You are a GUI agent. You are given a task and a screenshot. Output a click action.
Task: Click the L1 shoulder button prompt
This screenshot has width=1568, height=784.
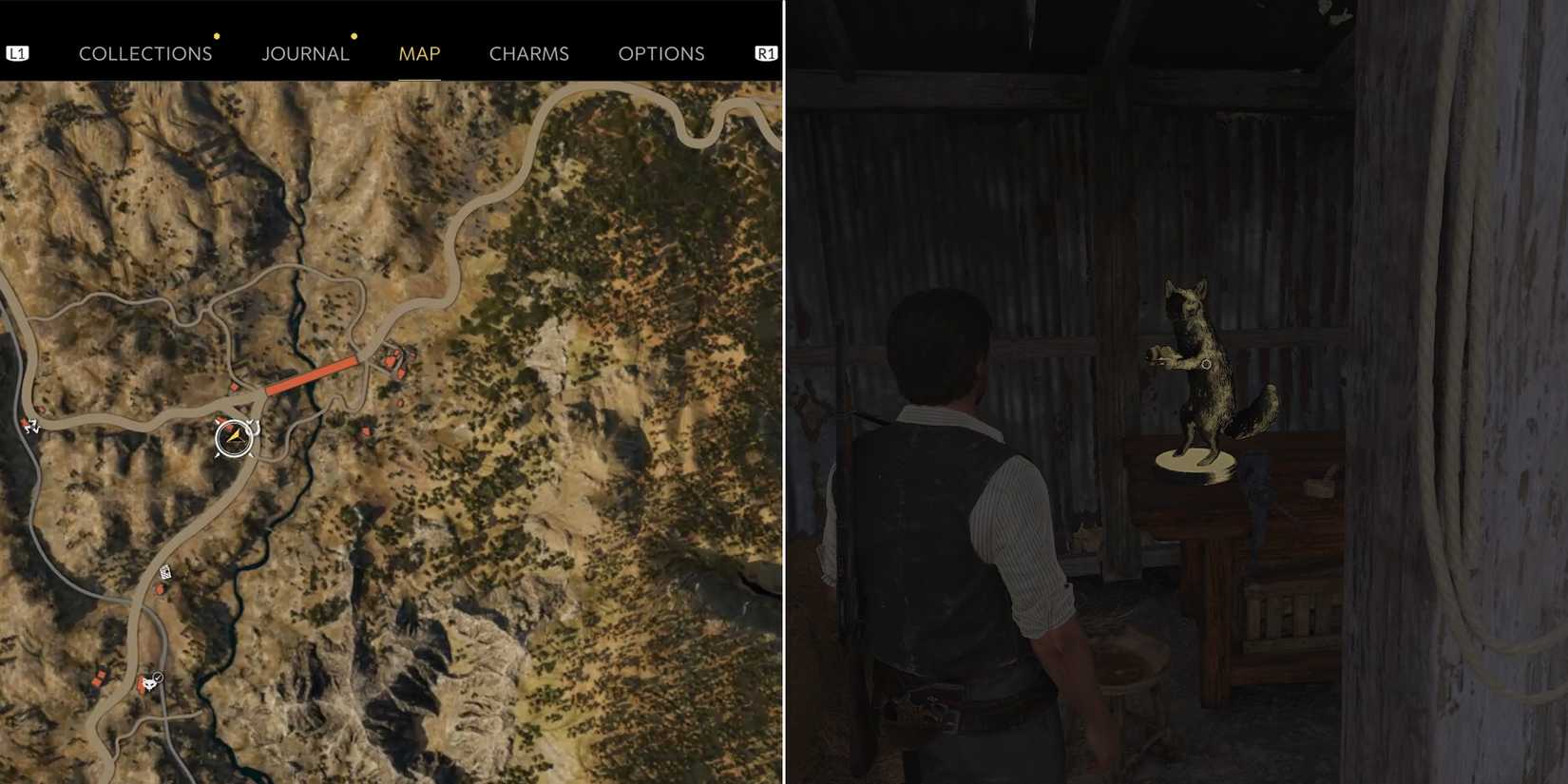click(x=18, y=52)
